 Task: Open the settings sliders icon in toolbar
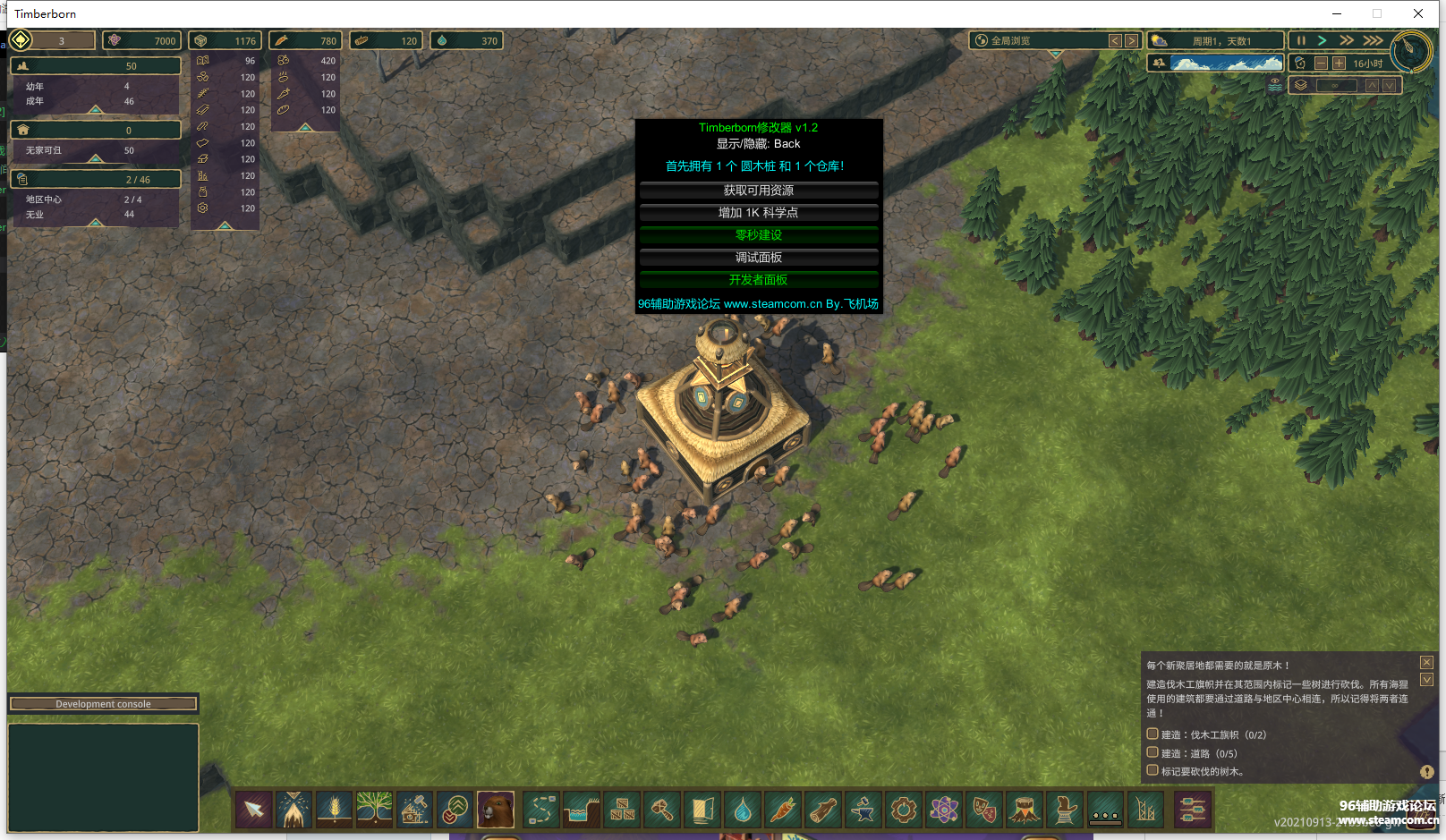1192,810
